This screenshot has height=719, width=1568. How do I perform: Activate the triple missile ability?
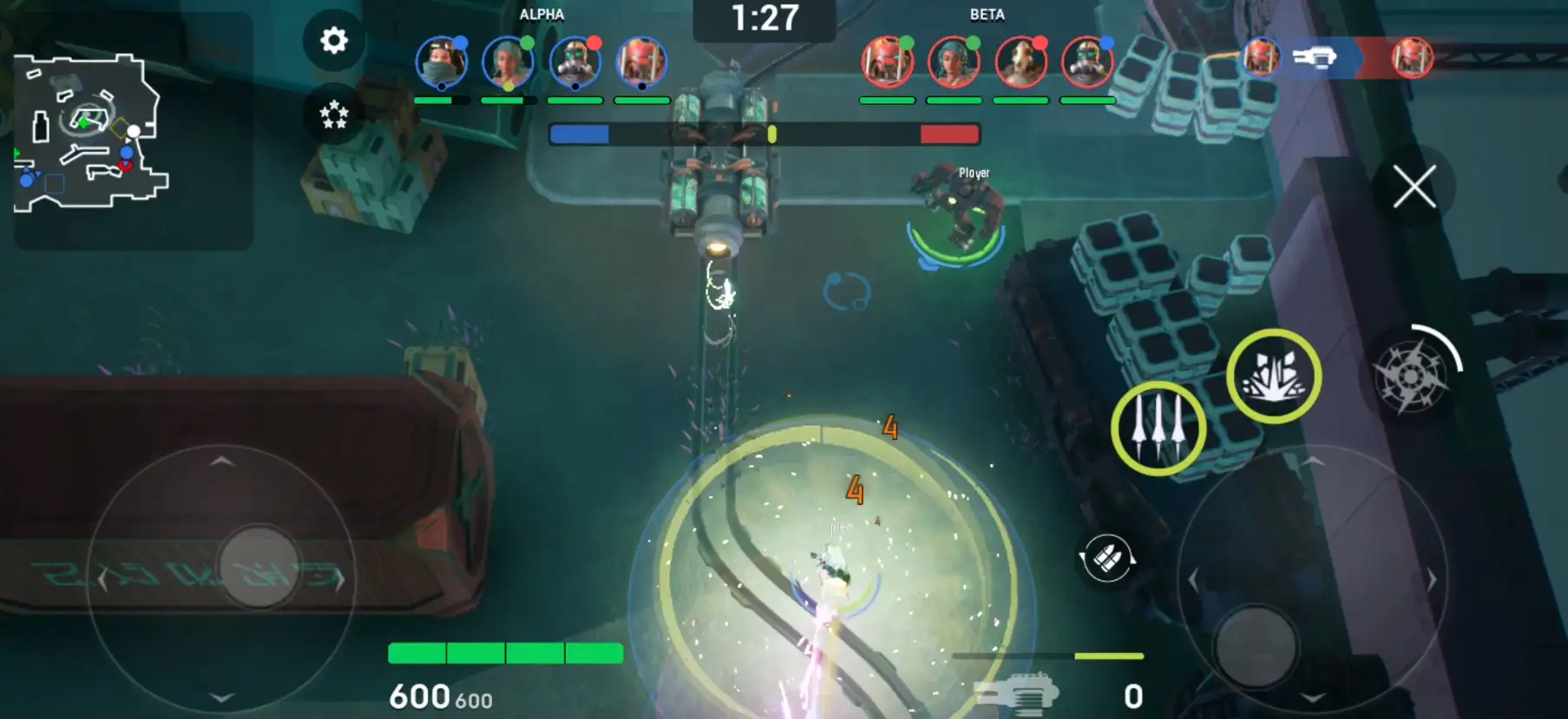1158,428
